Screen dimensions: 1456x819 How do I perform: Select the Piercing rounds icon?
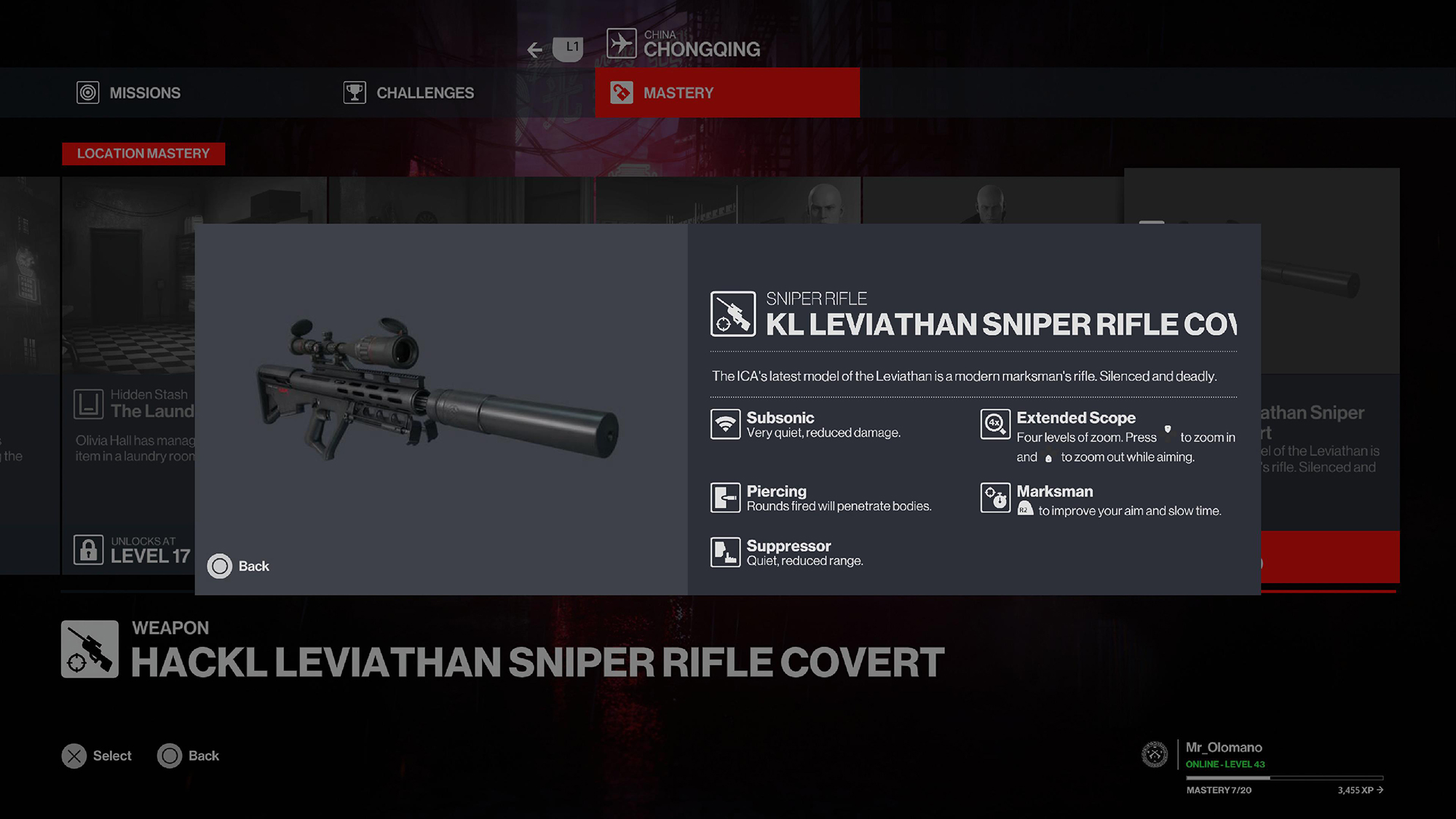coord(726,497)
